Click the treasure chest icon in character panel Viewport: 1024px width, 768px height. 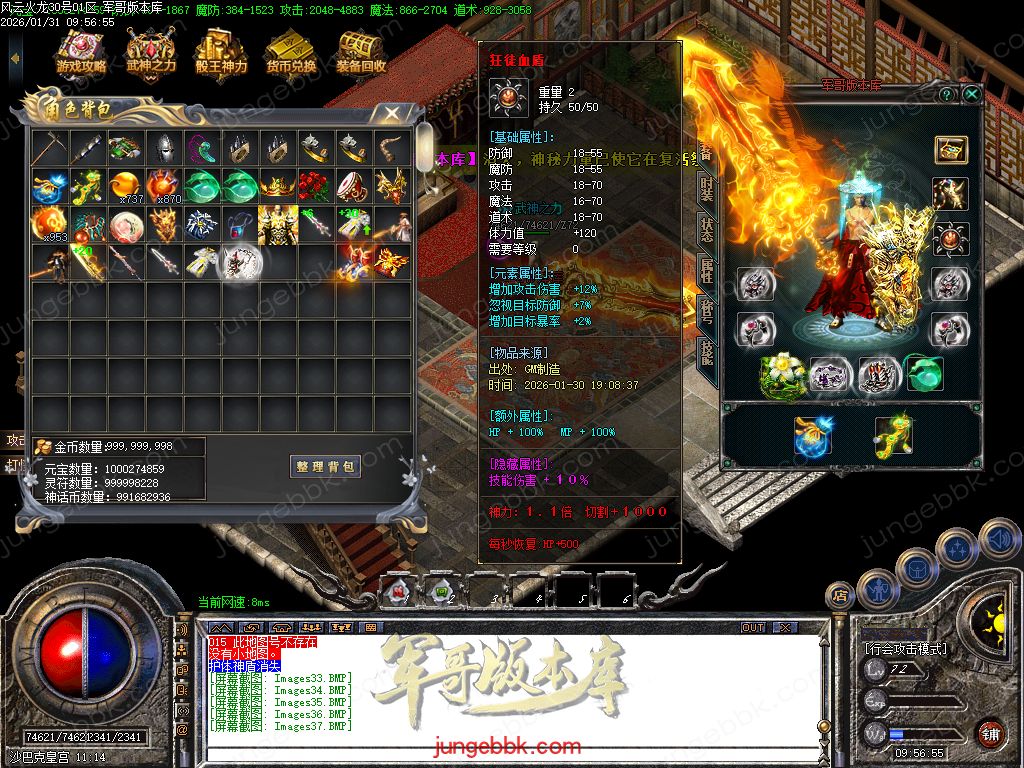(x=951, y=149)
